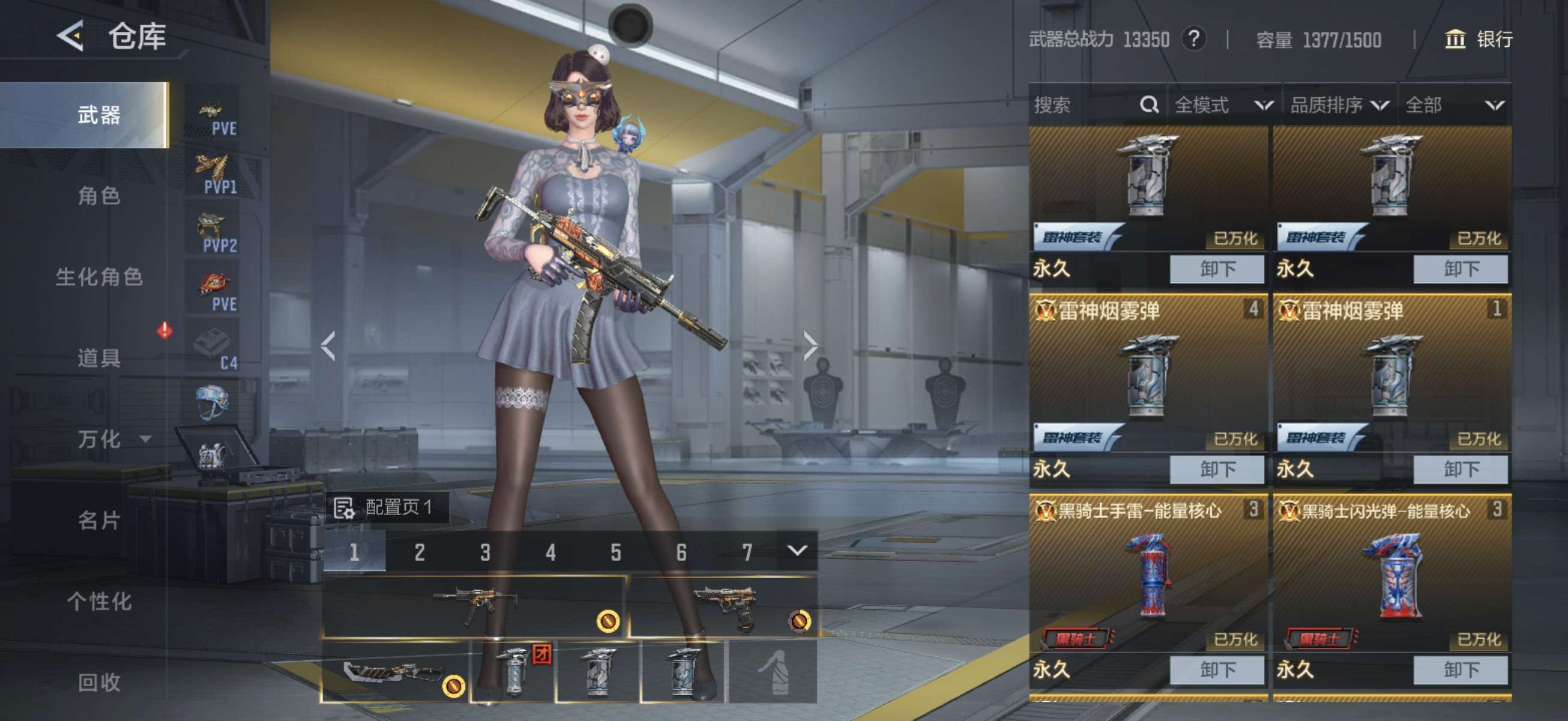Rotate to next character view with right arrow

tap(810, 345)
